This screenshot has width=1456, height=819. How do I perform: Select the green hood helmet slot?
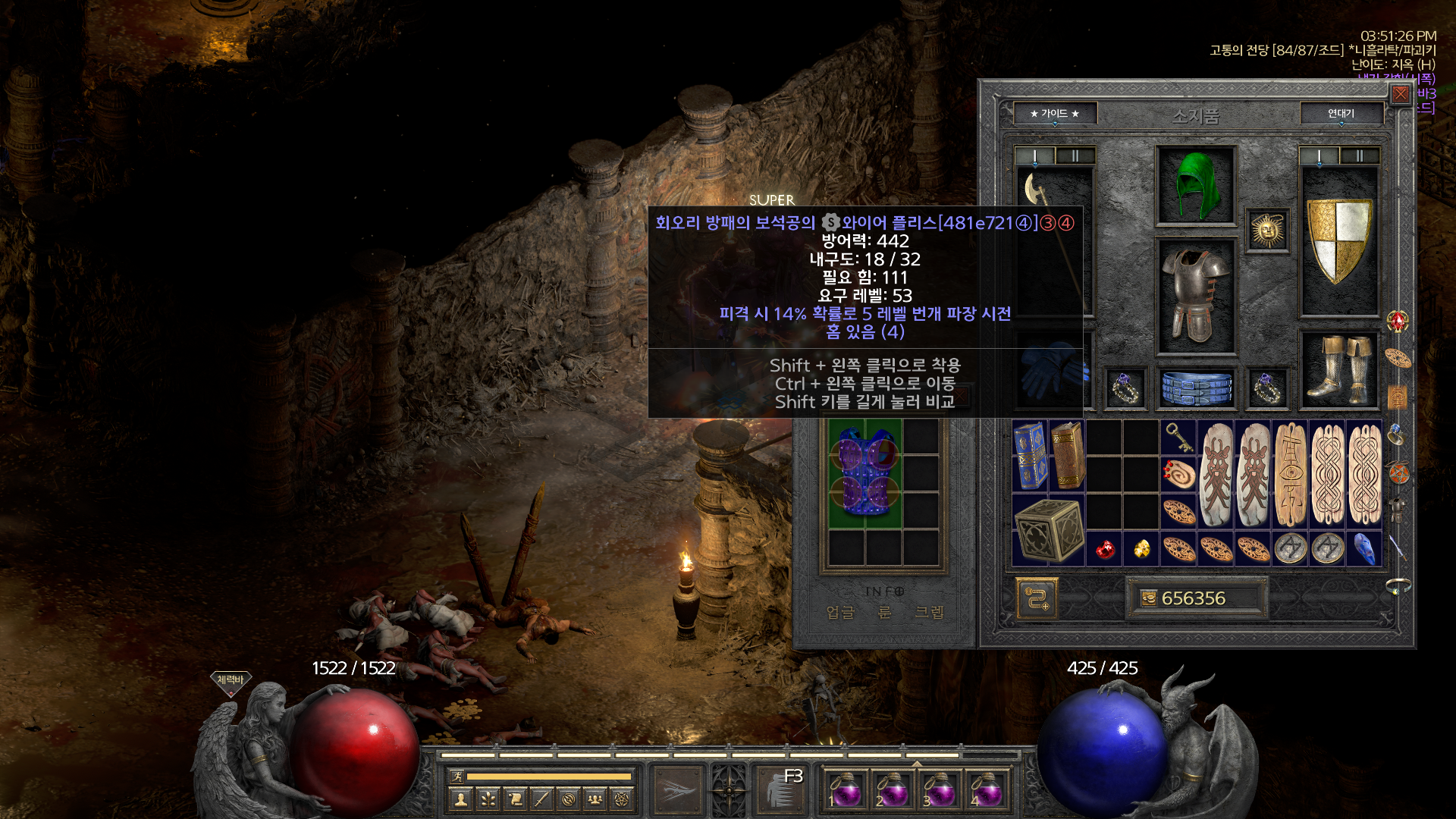point(1195,186)
